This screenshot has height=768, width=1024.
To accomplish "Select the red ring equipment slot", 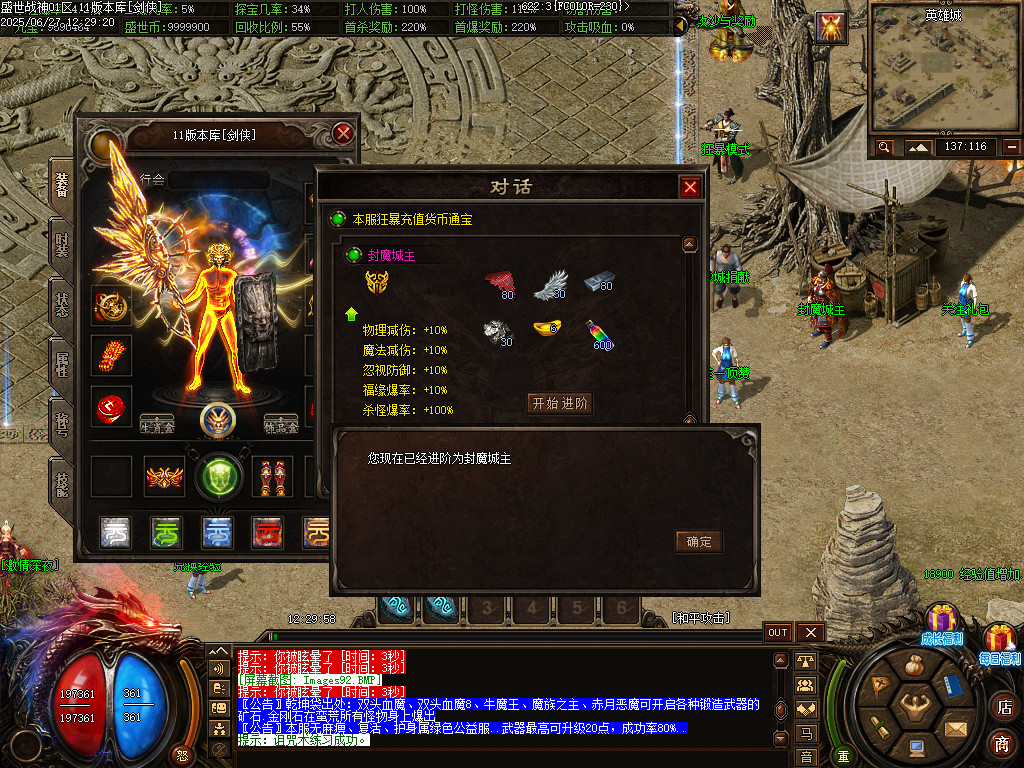I will (111, 407).
